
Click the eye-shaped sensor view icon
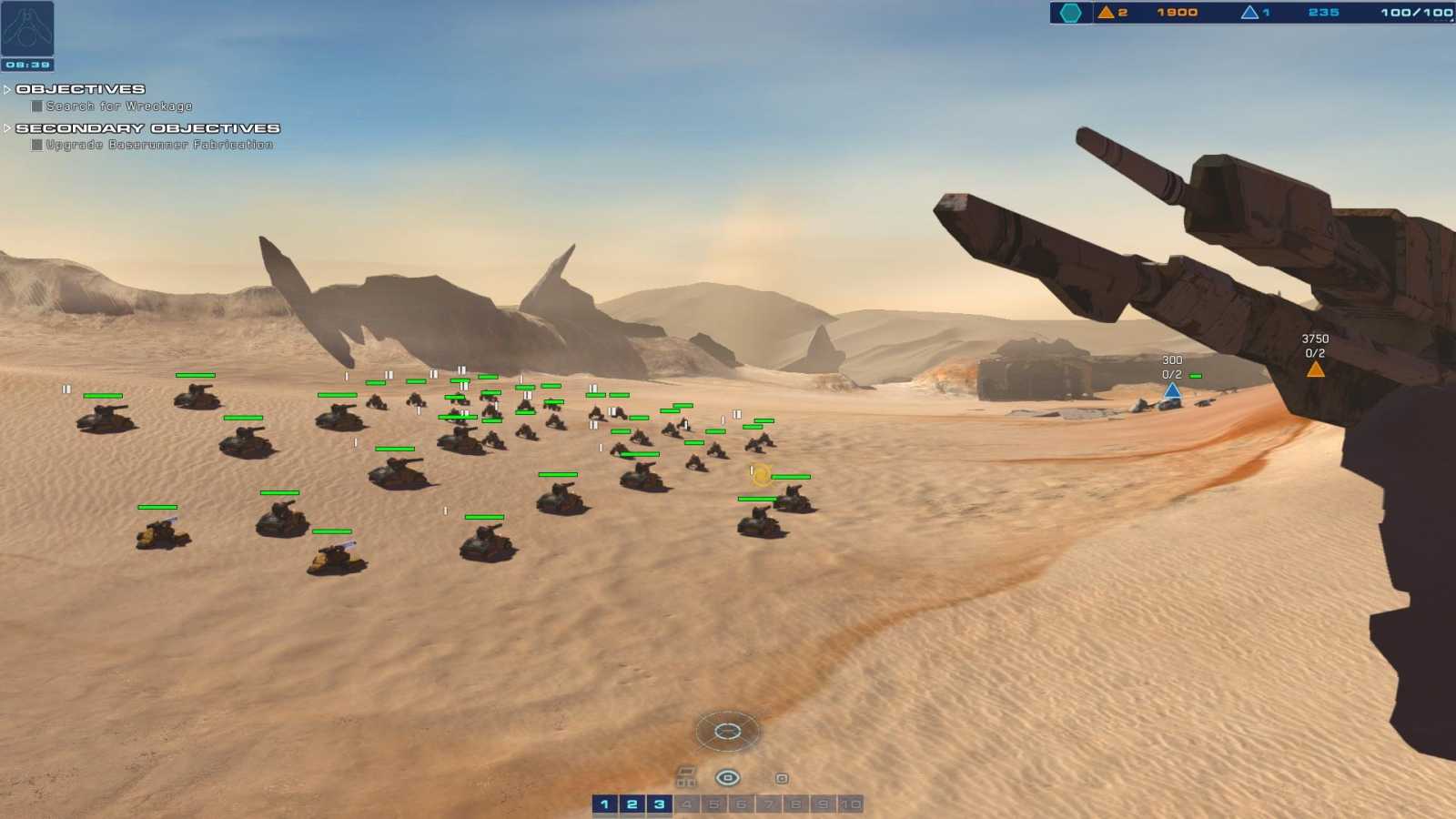[725, 778]
